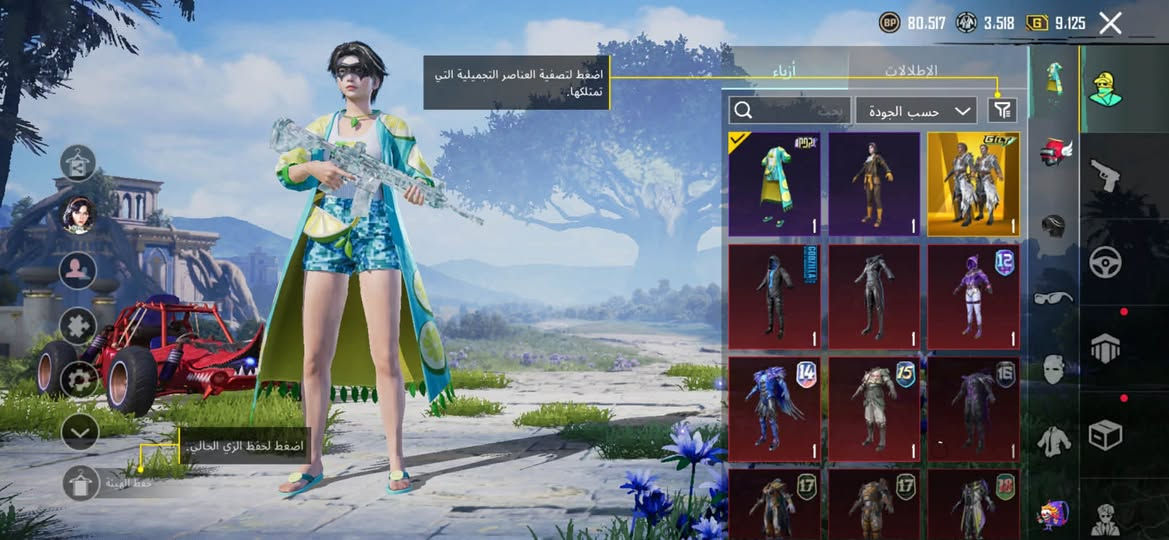The width and height of the screenshot is (1169, 540).
Task: Open the steering wheel vehicles category
Action: click(x=1105, y=262)
